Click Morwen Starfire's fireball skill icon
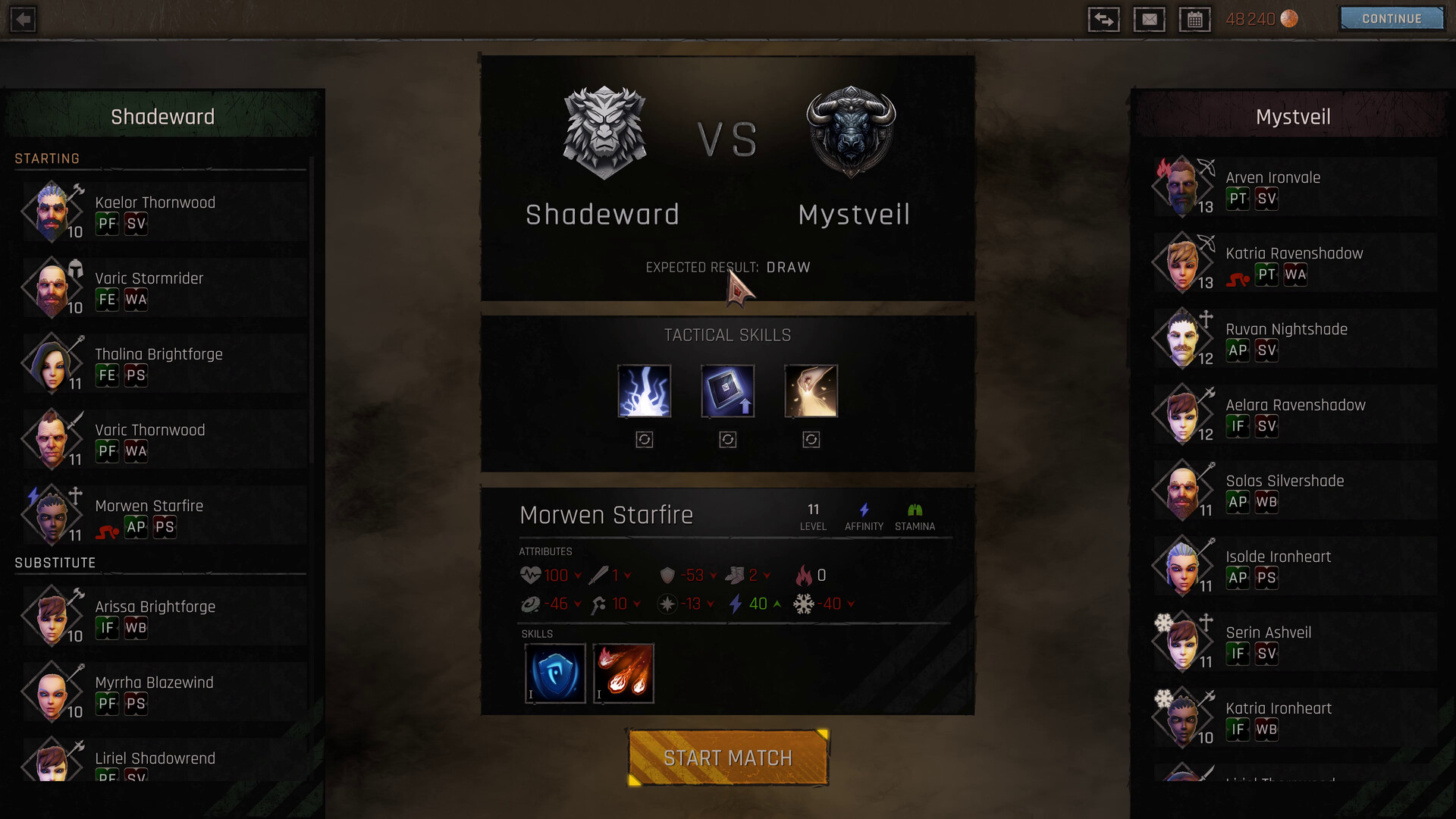Image resolution: width=1456 pixels, height=819 pixels. pos(623,673)
